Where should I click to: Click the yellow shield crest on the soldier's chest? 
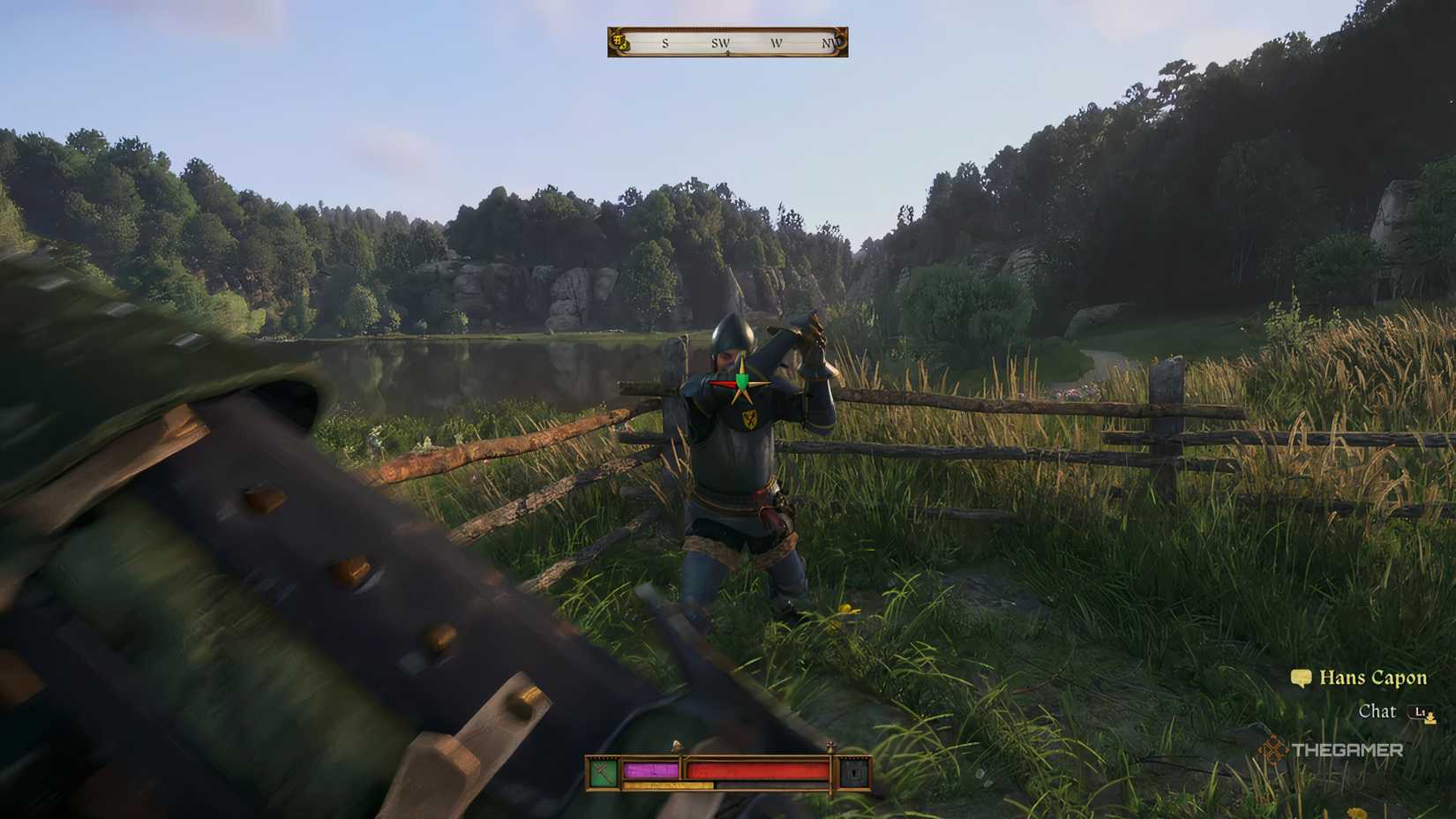tap(749, 421)
